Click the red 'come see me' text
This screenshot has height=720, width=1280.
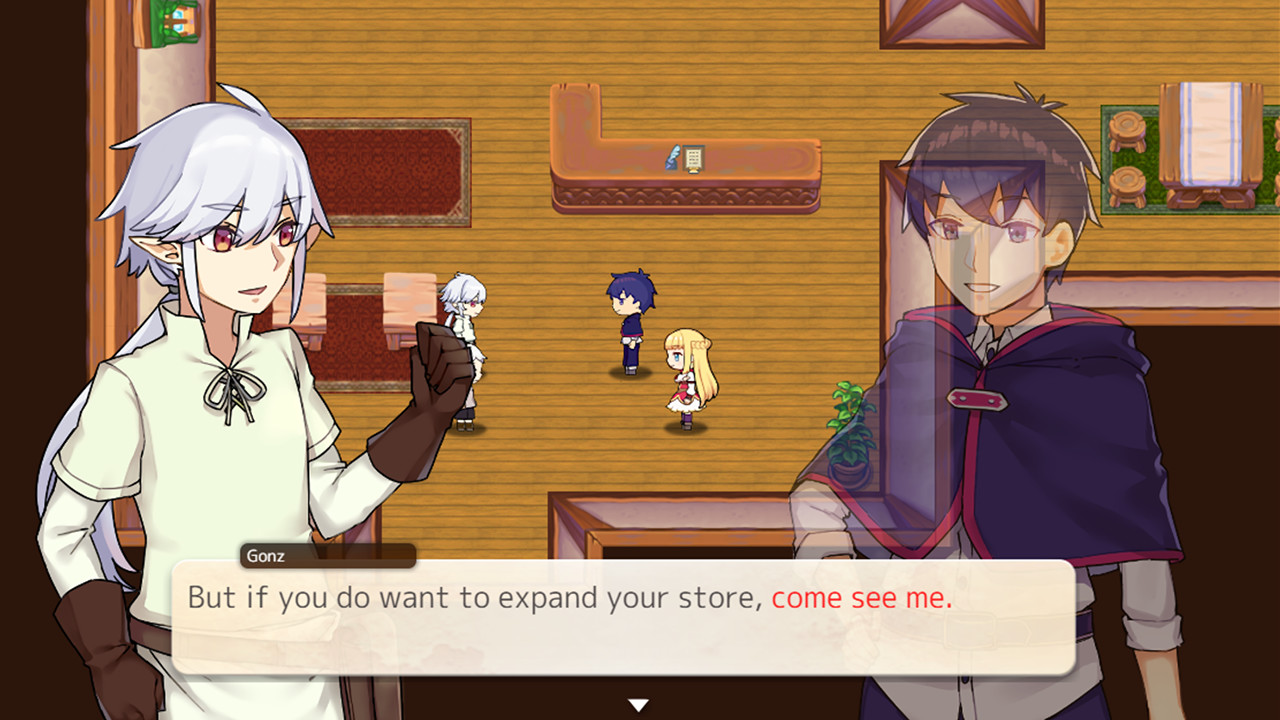tap(860, 597)
